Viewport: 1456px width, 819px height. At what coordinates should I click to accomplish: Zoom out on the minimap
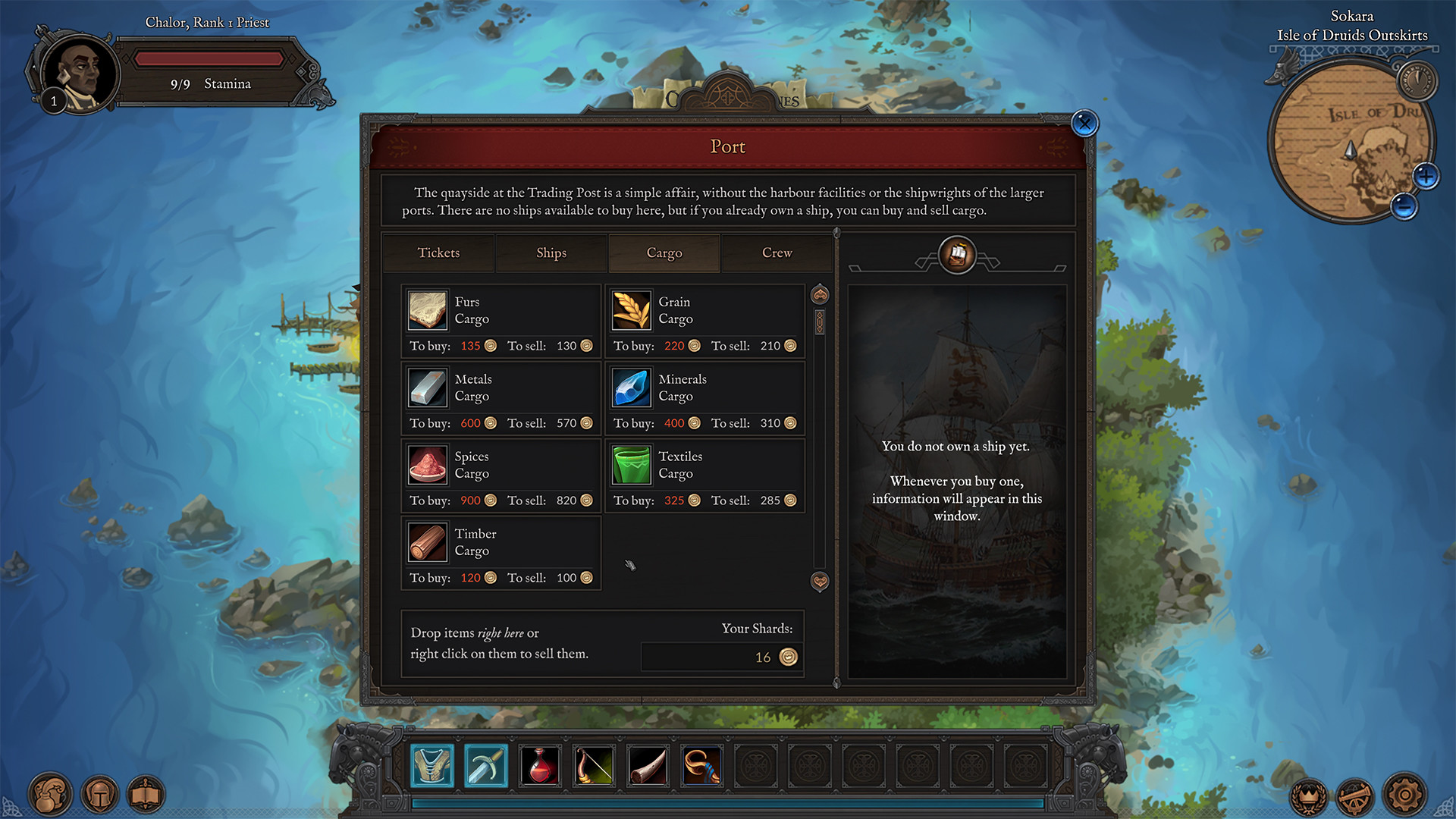click(1404, 206)
